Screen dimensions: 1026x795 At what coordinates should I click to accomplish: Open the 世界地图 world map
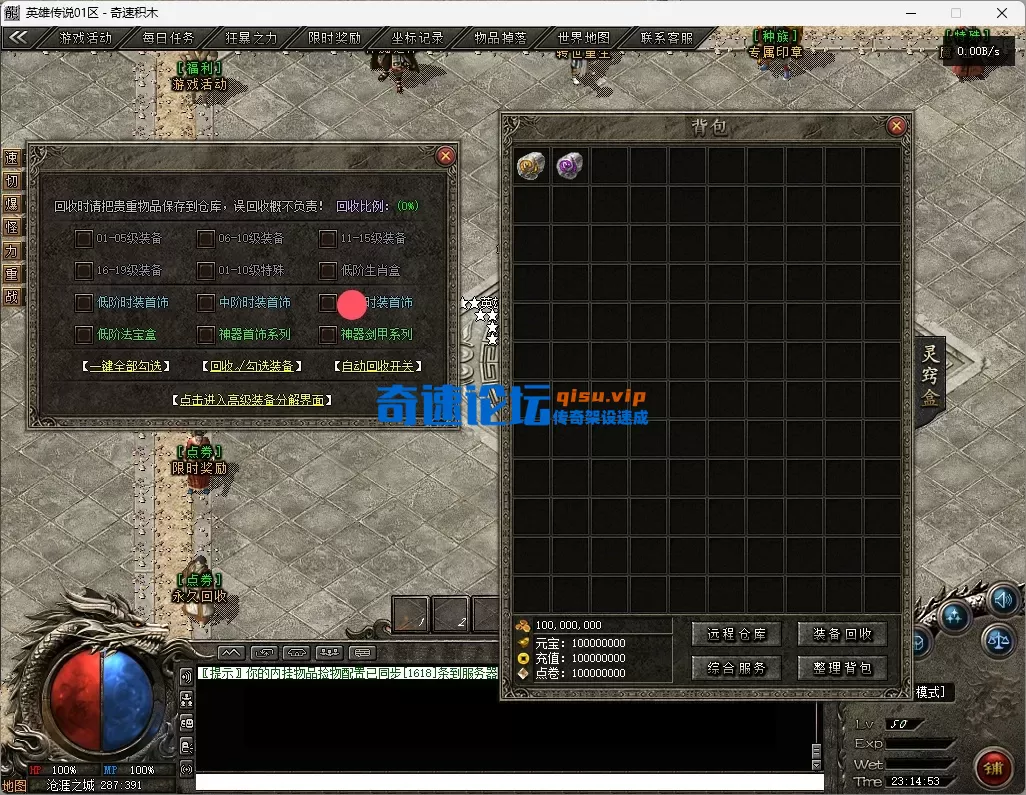[584, 38]
